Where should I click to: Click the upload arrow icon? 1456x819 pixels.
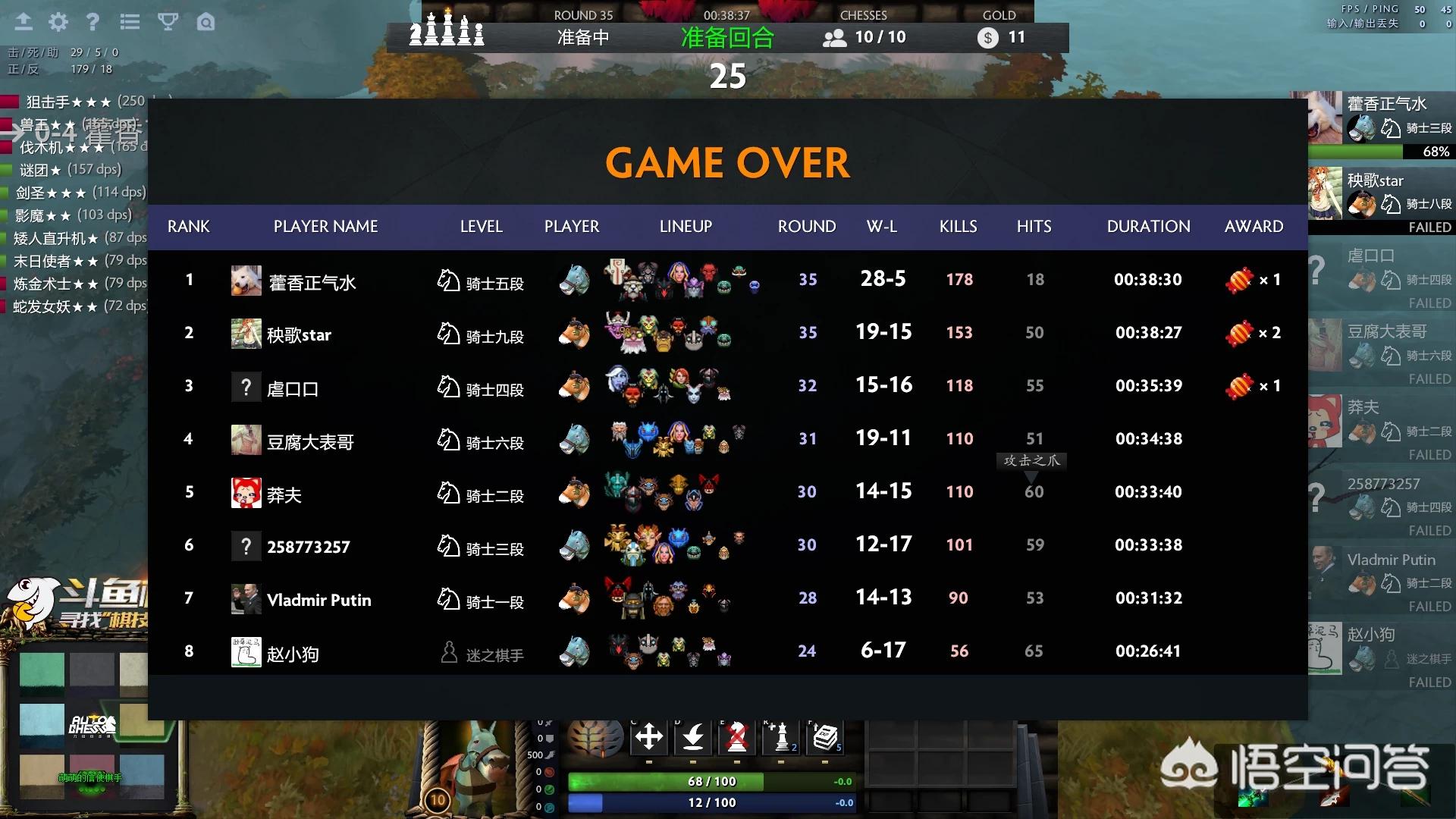(24, 22)
